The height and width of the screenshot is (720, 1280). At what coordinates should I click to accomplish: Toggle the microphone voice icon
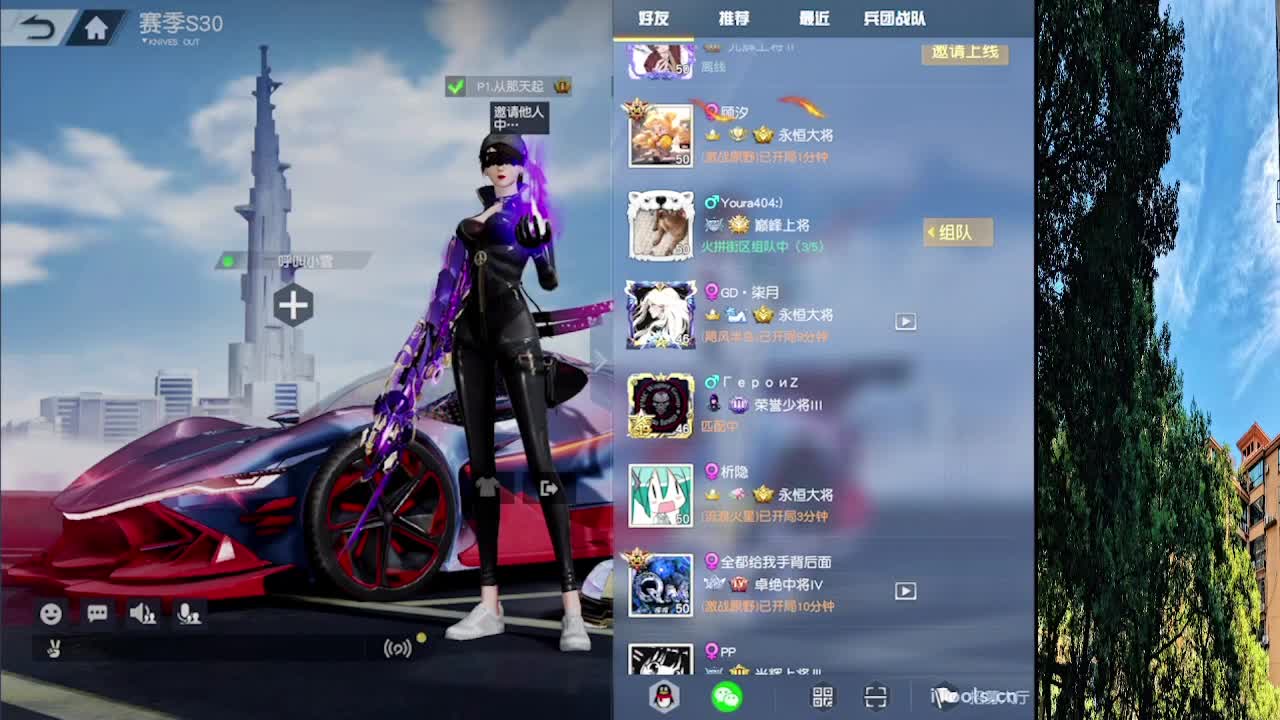(190, 614)
